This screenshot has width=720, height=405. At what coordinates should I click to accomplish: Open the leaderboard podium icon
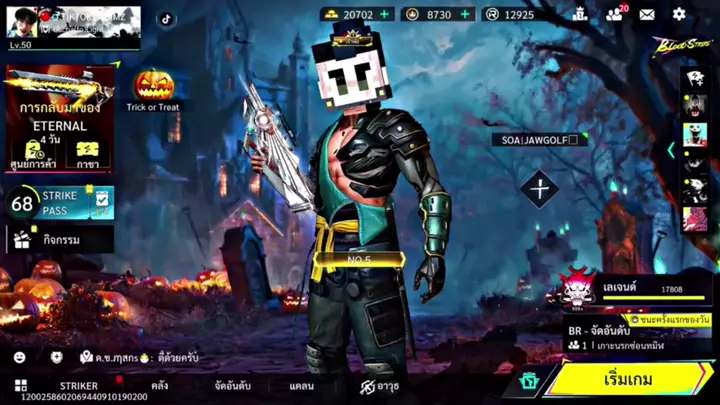pyautogui.click(x=579, y=14)
